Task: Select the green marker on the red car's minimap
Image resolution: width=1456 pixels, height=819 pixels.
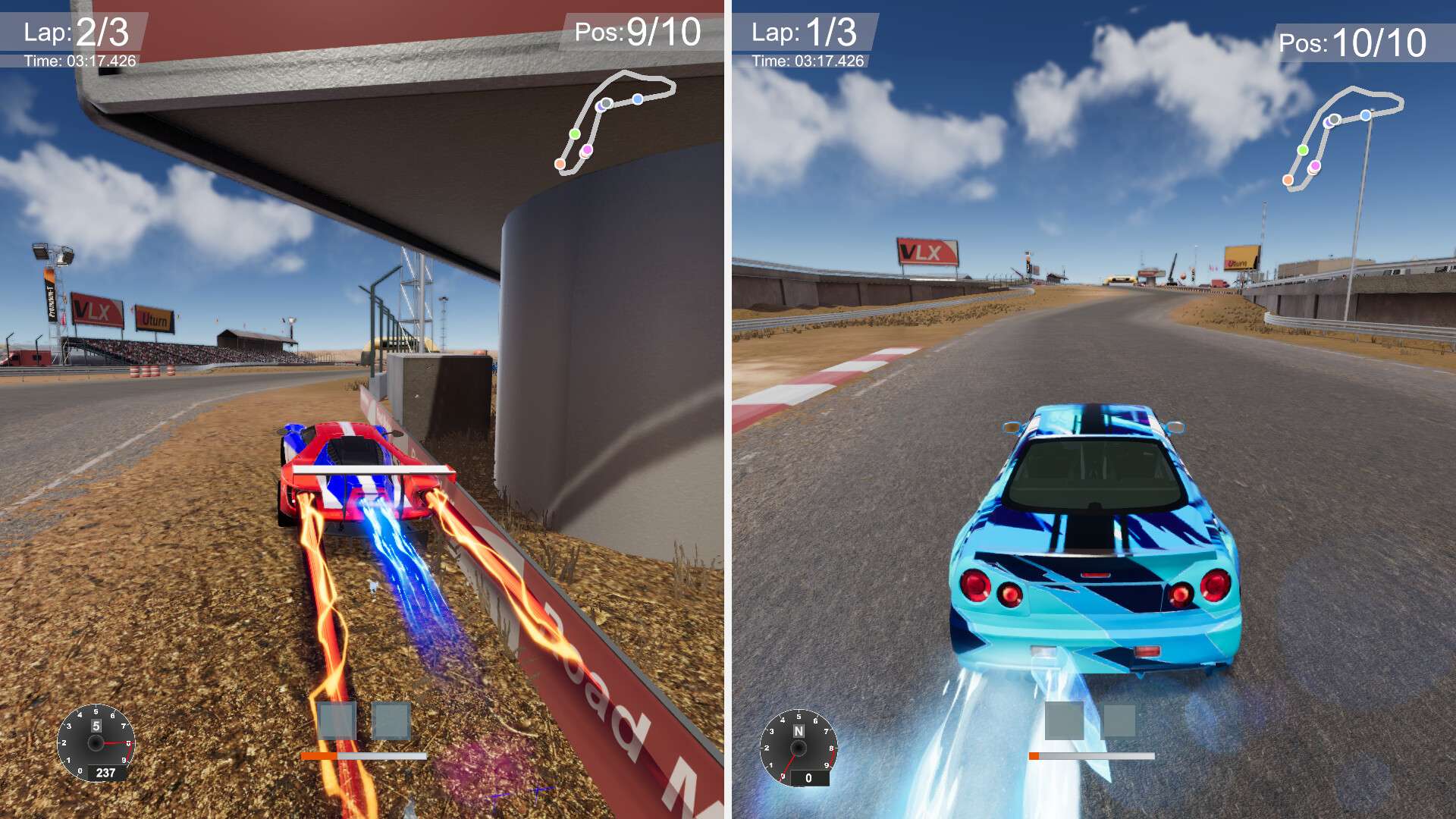Action: [575, 134]
